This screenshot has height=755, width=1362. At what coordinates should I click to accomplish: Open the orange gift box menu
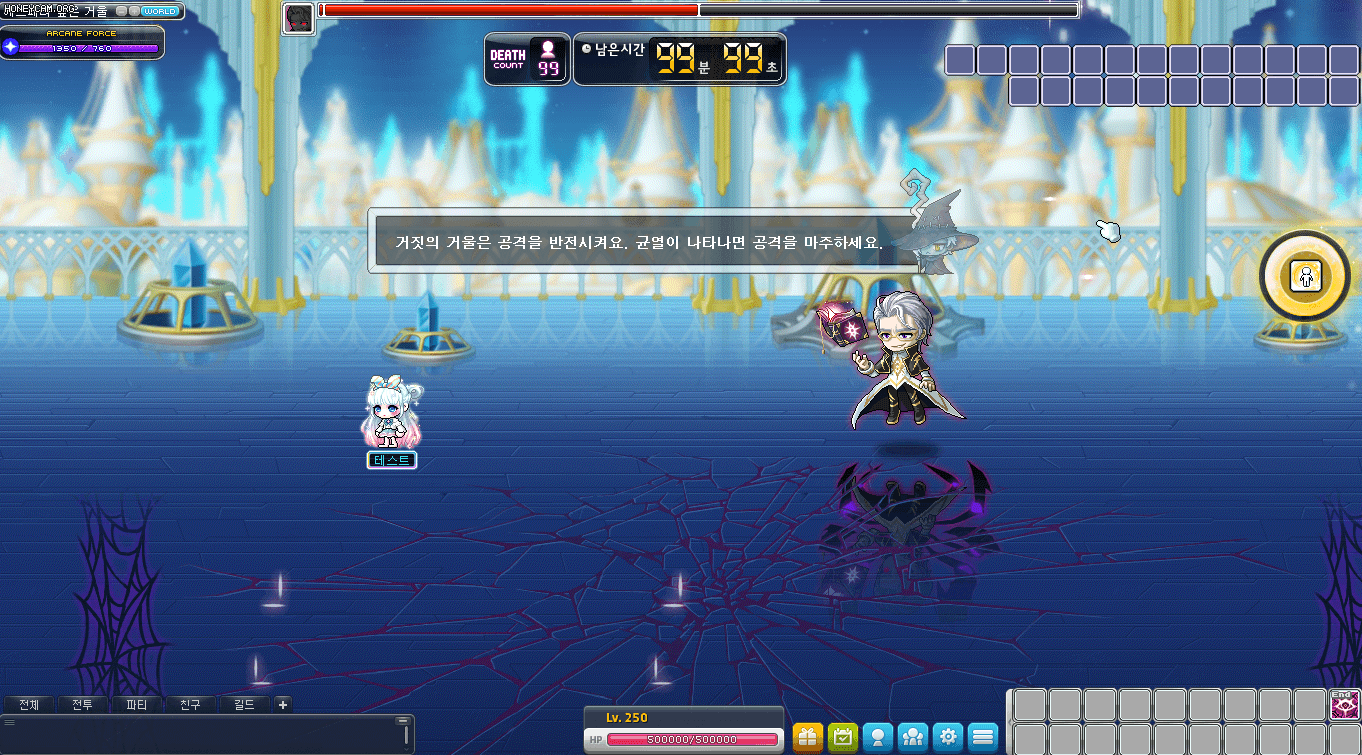[808, 738]
